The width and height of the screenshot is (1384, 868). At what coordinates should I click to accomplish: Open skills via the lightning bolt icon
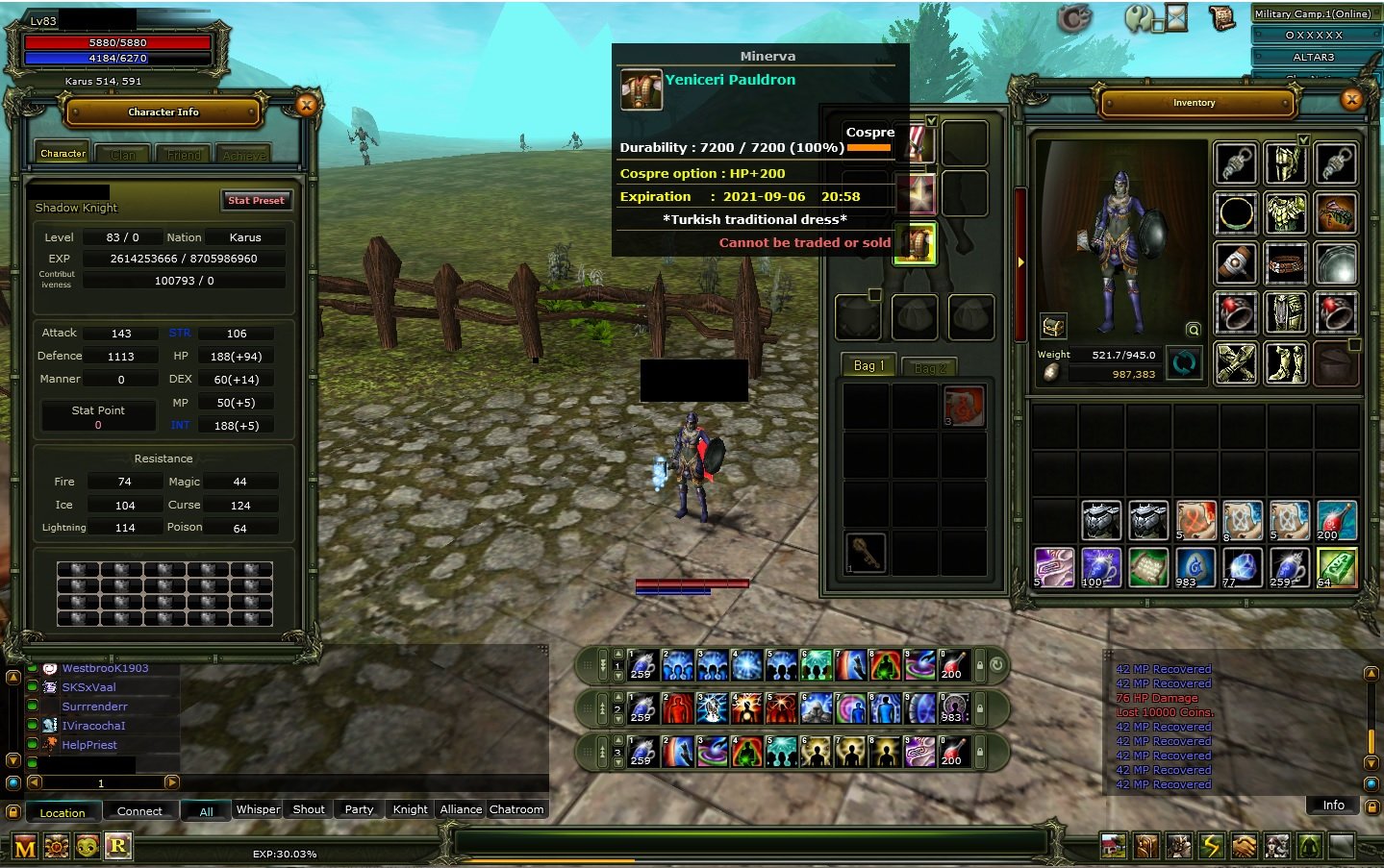[x=1212, y=846]
